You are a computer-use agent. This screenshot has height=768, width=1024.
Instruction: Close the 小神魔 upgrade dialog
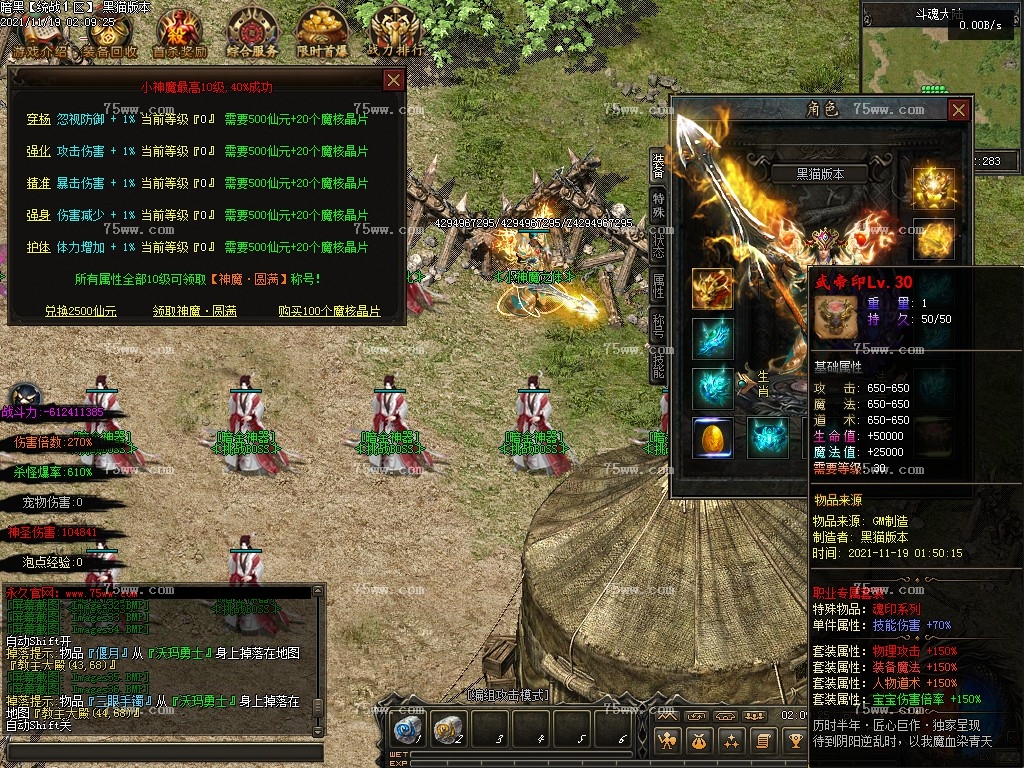394,80
